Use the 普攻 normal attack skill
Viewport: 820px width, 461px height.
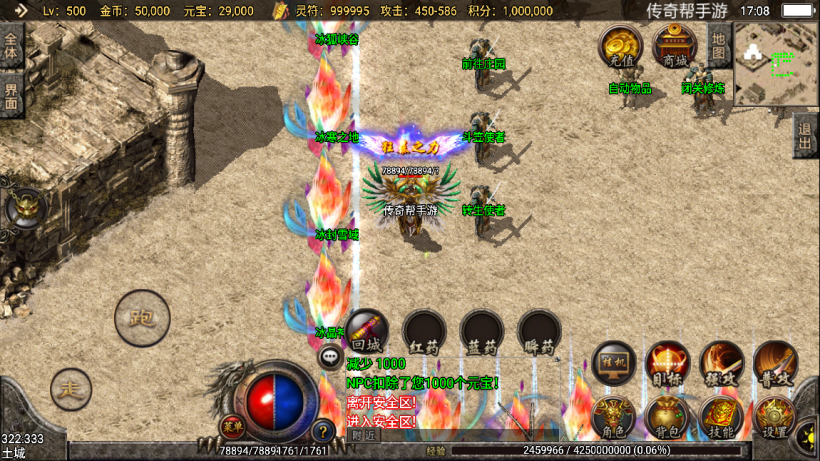click(775, 364)
